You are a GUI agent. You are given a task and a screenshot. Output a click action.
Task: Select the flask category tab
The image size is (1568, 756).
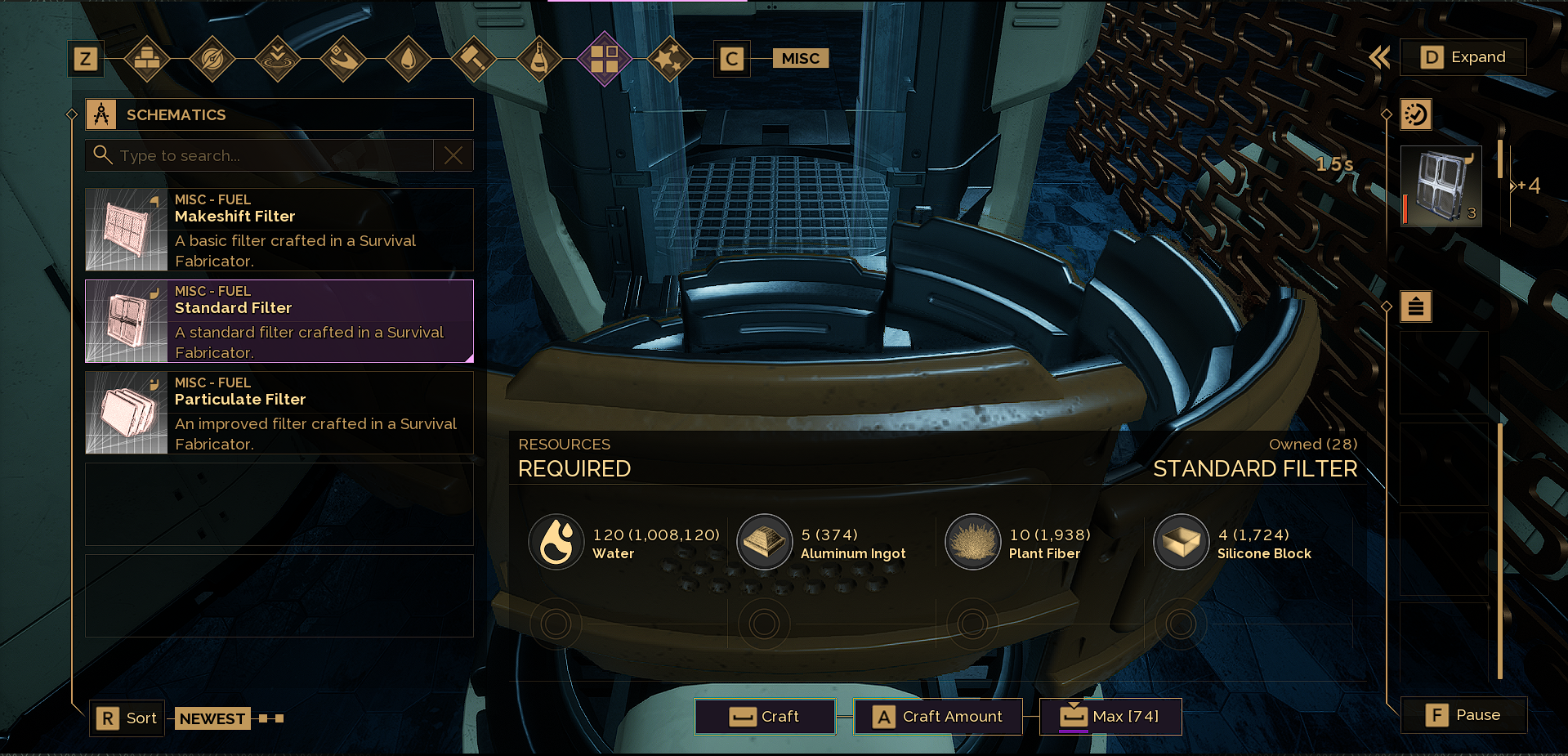click(x=539, y=58)
